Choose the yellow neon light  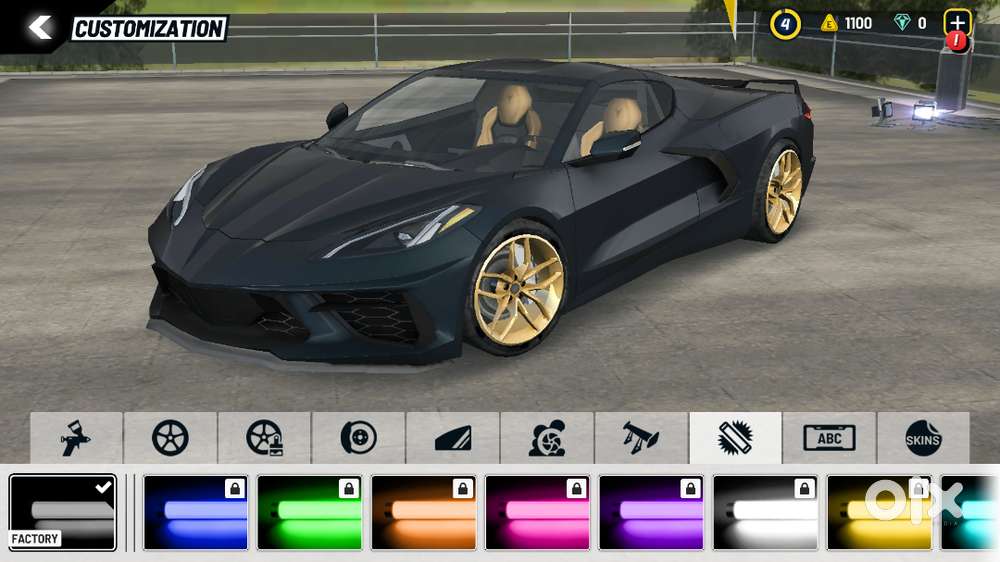click(x=879, y=513)
